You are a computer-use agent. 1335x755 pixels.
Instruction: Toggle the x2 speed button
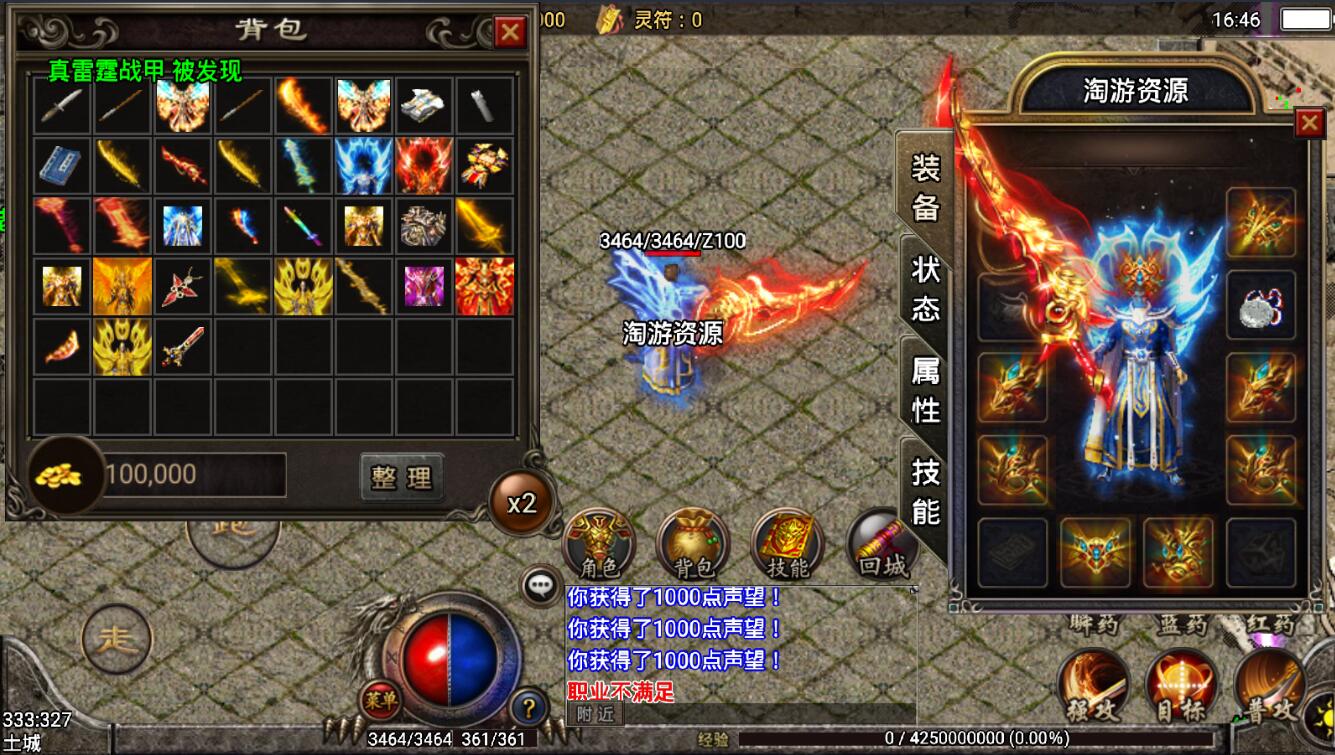pyautogui.click(x=521, y=503)
